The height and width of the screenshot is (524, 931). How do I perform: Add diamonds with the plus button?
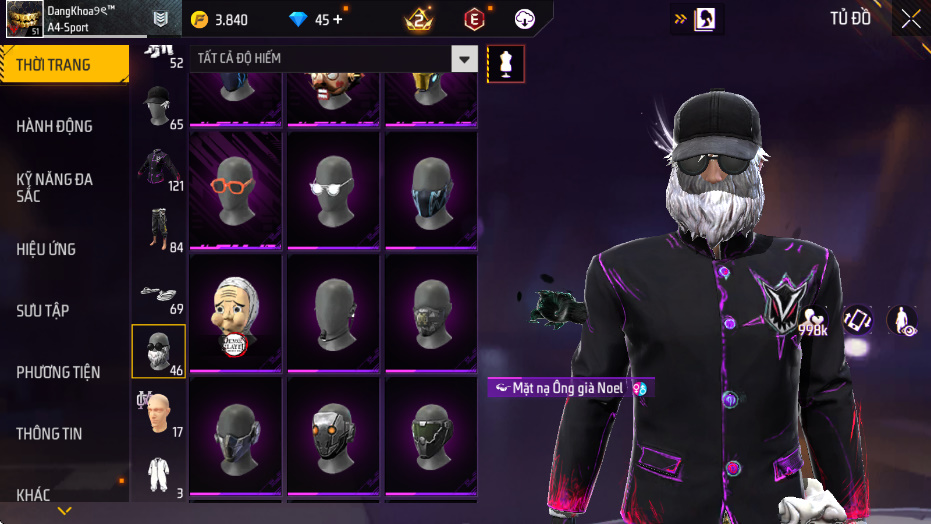point(337,19)
